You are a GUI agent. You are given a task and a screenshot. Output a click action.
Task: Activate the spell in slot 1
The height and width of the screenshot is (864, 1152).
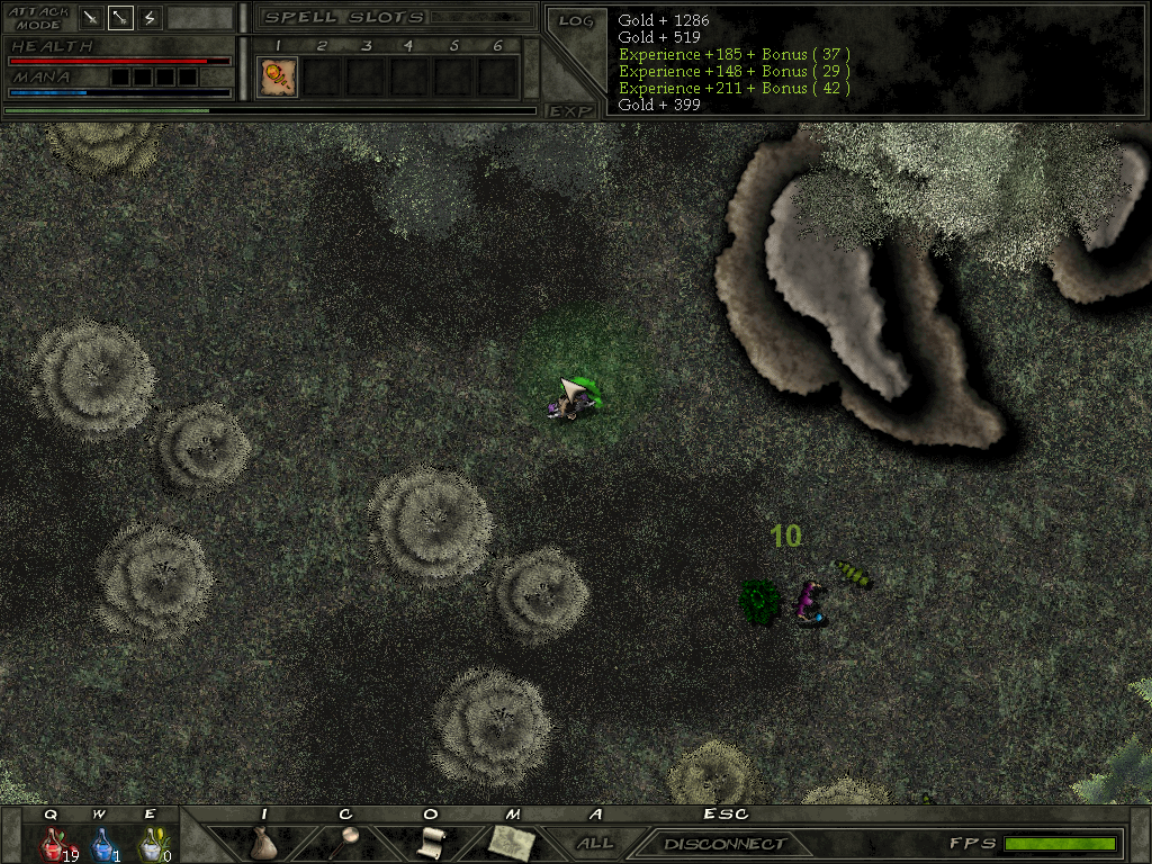coord(278,77)
